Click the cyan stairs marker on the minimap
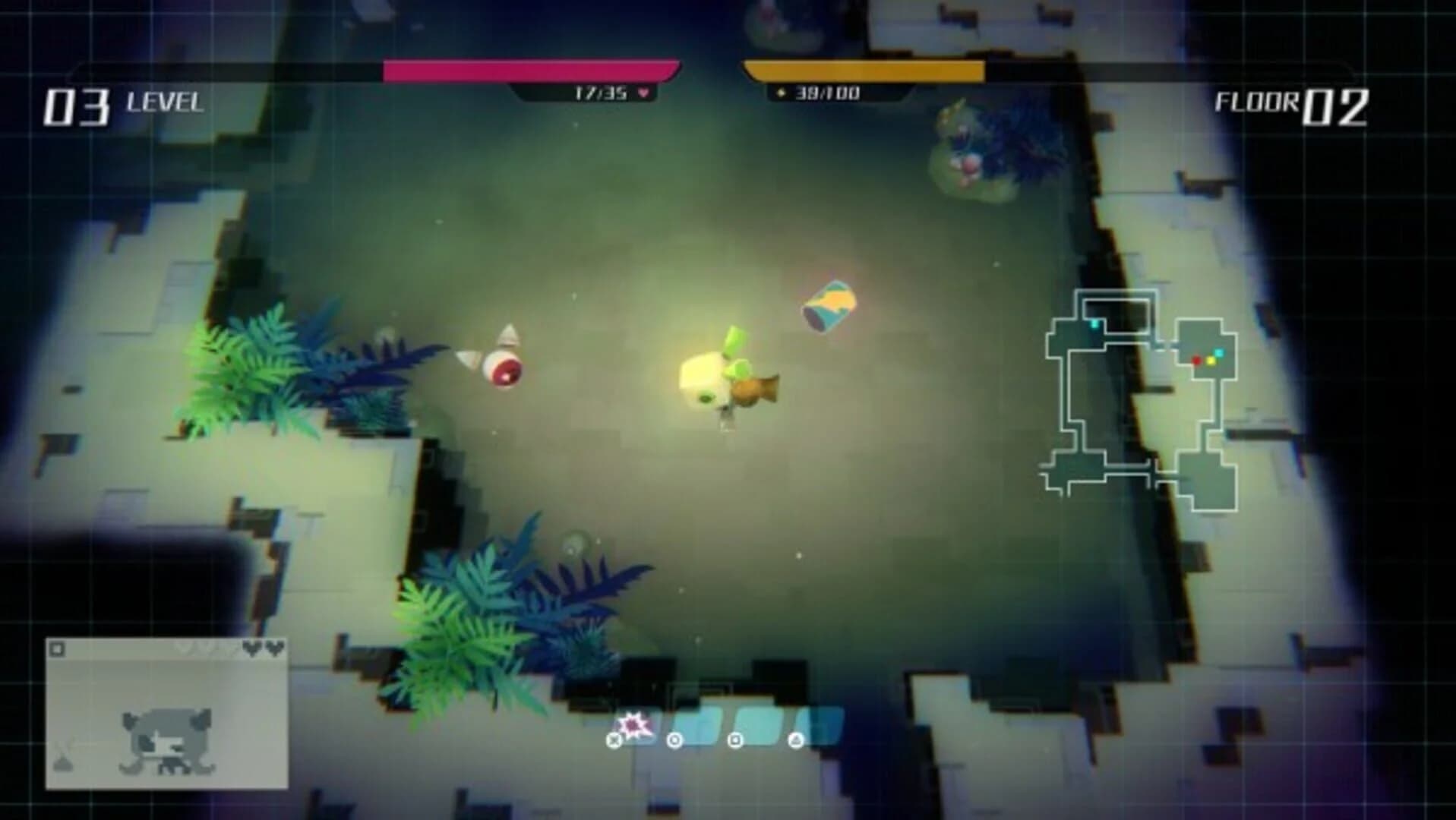The width and height of the screenshot is (1456, 820). coord(1094,323)
